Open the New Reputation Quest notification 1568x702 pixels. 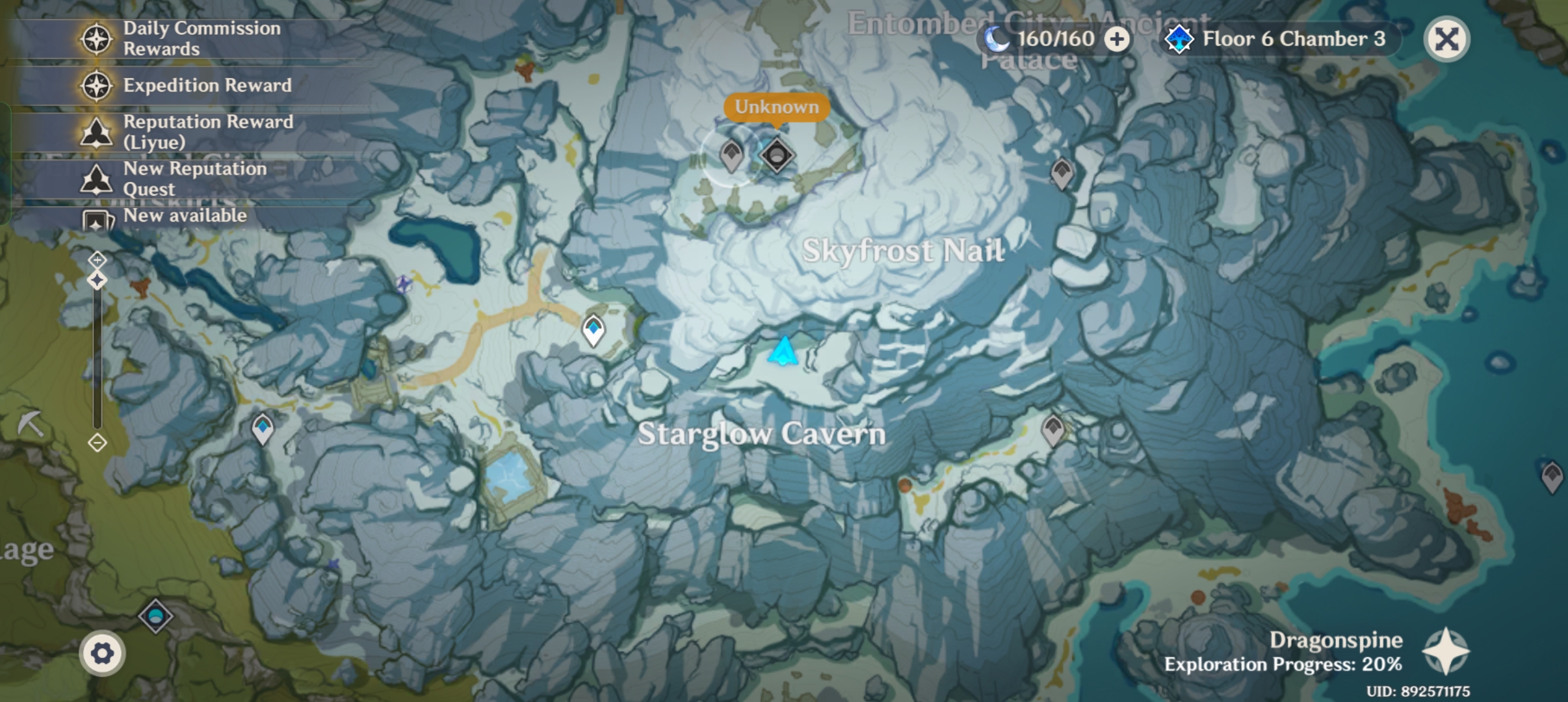96,179
